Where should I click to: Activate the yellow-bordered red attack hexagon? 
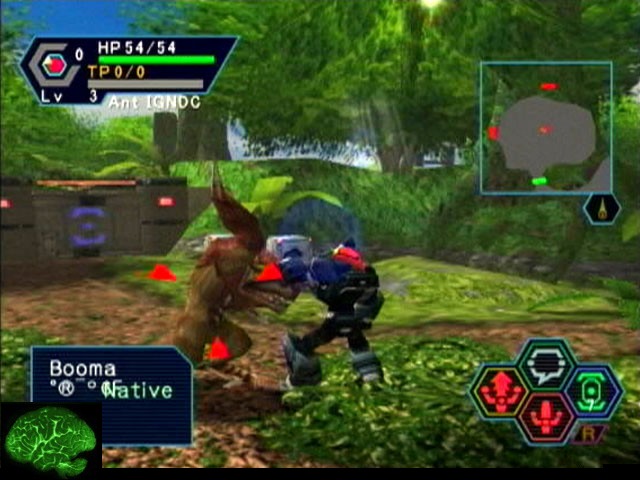(500, 393)
